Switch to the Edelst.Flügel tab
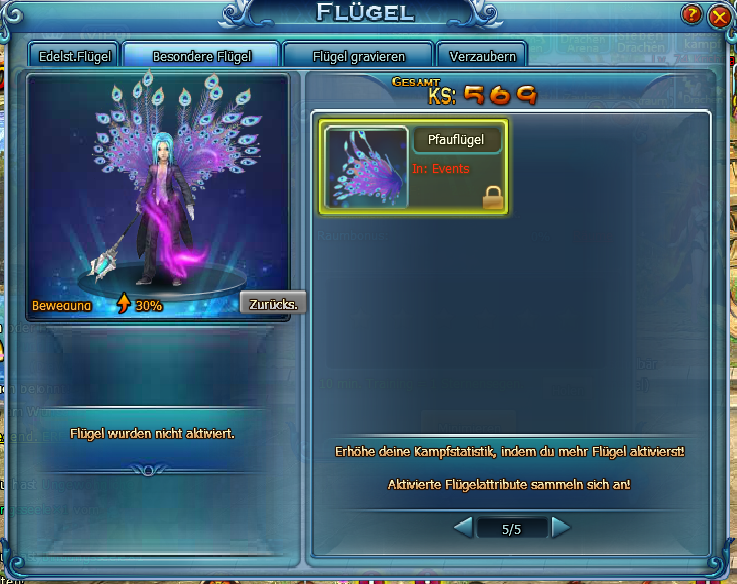Screen dimensions: 737x584 coord(75,56)
